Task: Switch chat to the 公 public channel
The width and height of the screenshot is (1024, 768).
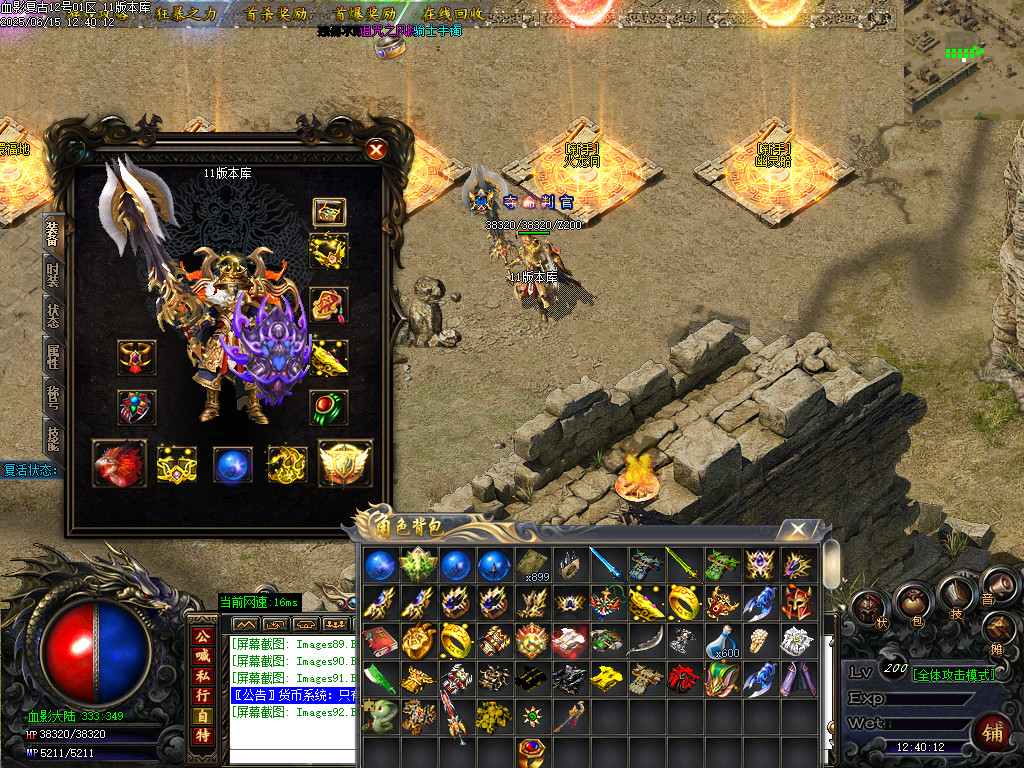Action: pyautogui.click(x=203, y=636)
